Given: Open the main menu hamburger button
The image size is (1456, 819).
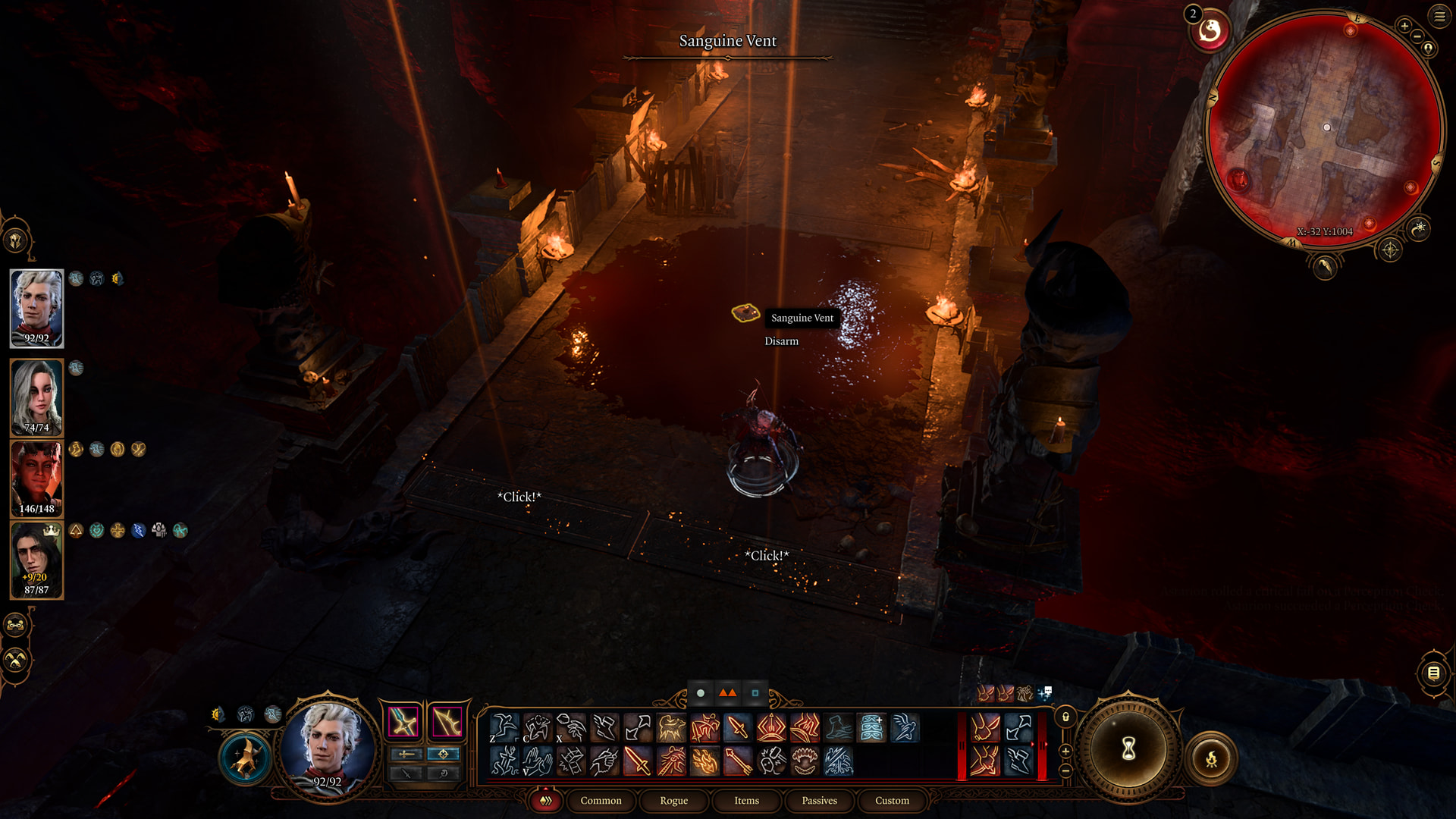Looking at the screenshot, I should pos(1439,16).
